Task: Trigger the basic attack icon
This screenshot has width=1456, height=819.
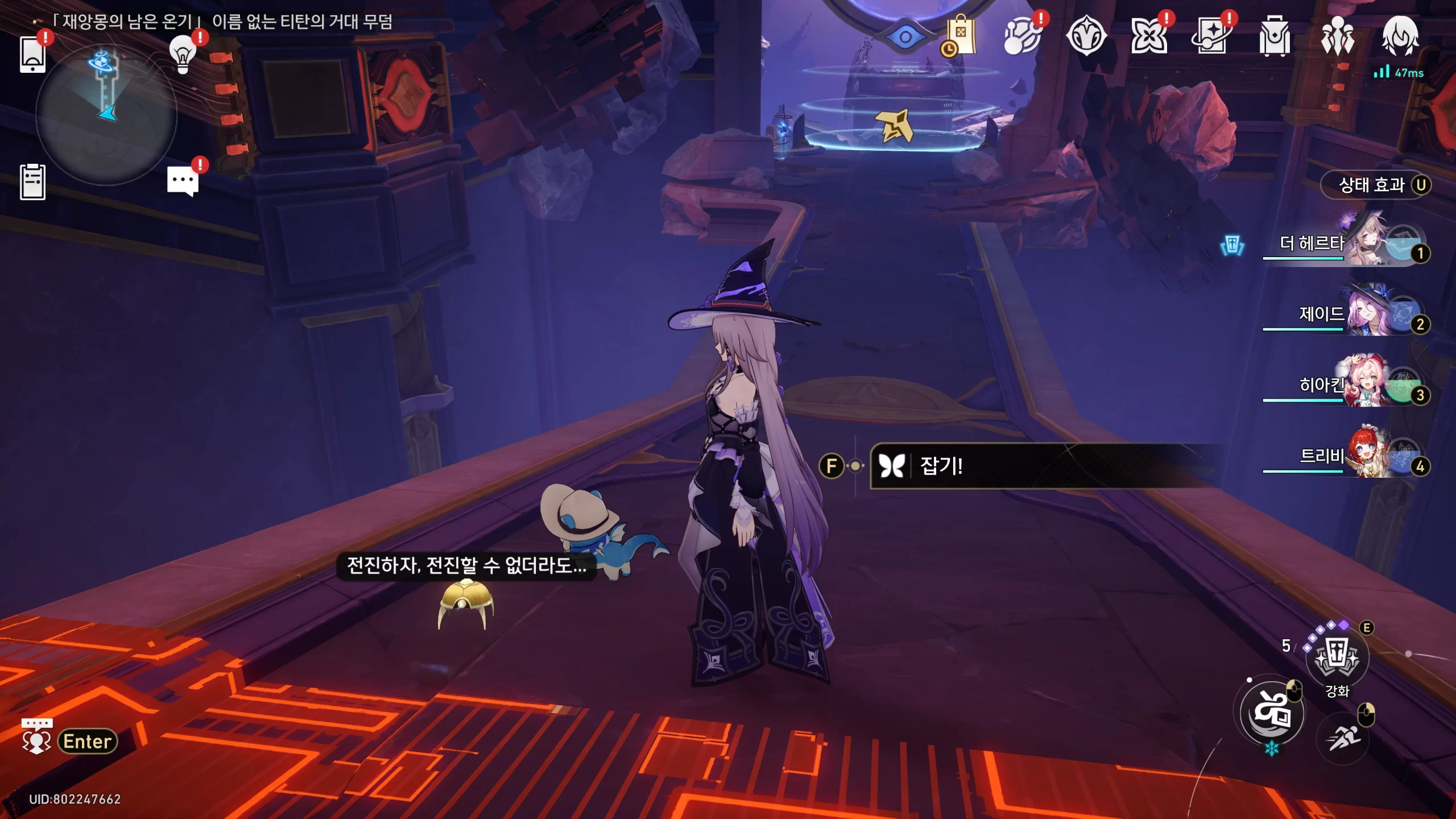Action: pos(1272,712)
